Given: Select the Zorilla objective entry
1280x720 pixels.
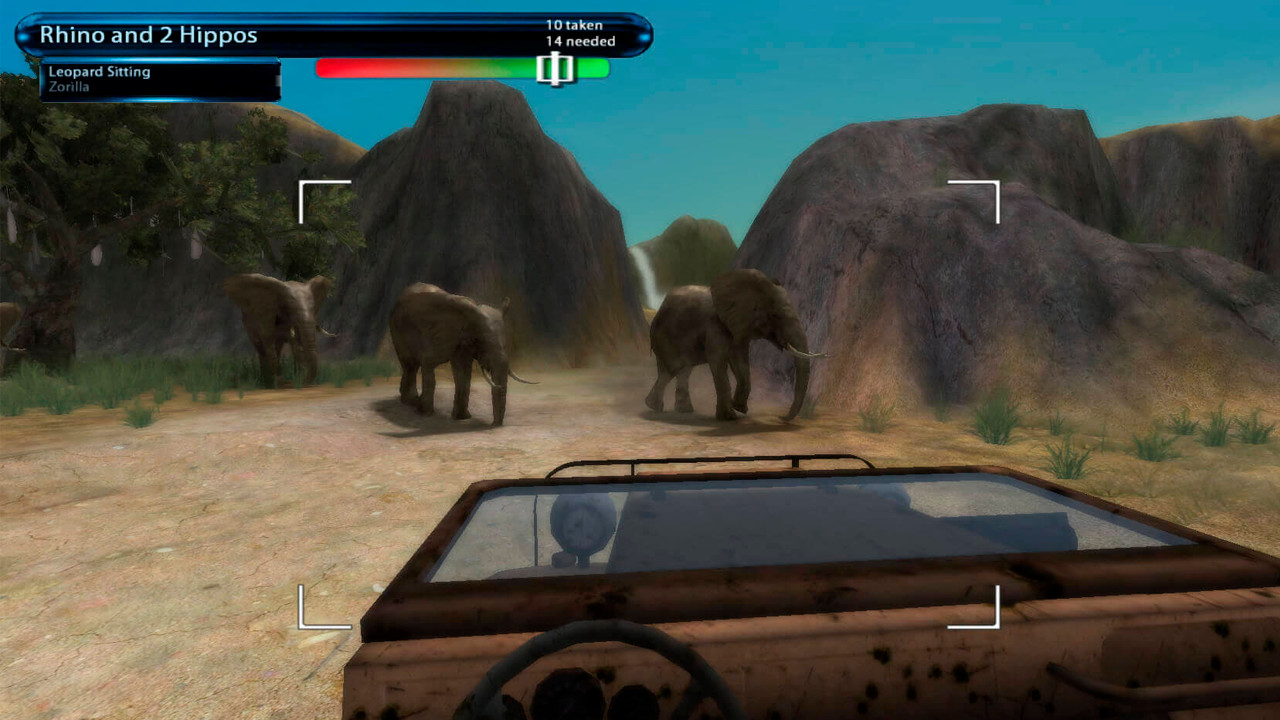Looking at the screenshot, I should coord(69,85).
